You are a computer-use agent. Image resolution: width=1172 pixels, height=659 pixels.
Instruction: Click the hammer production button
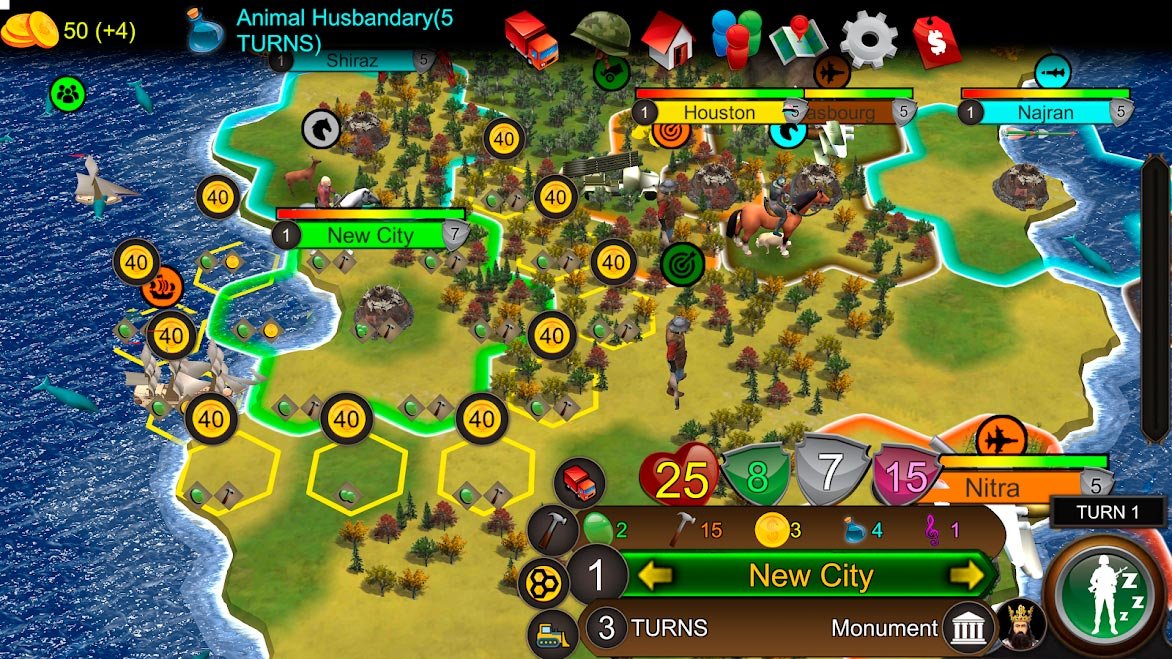click(x=551, y=529)
